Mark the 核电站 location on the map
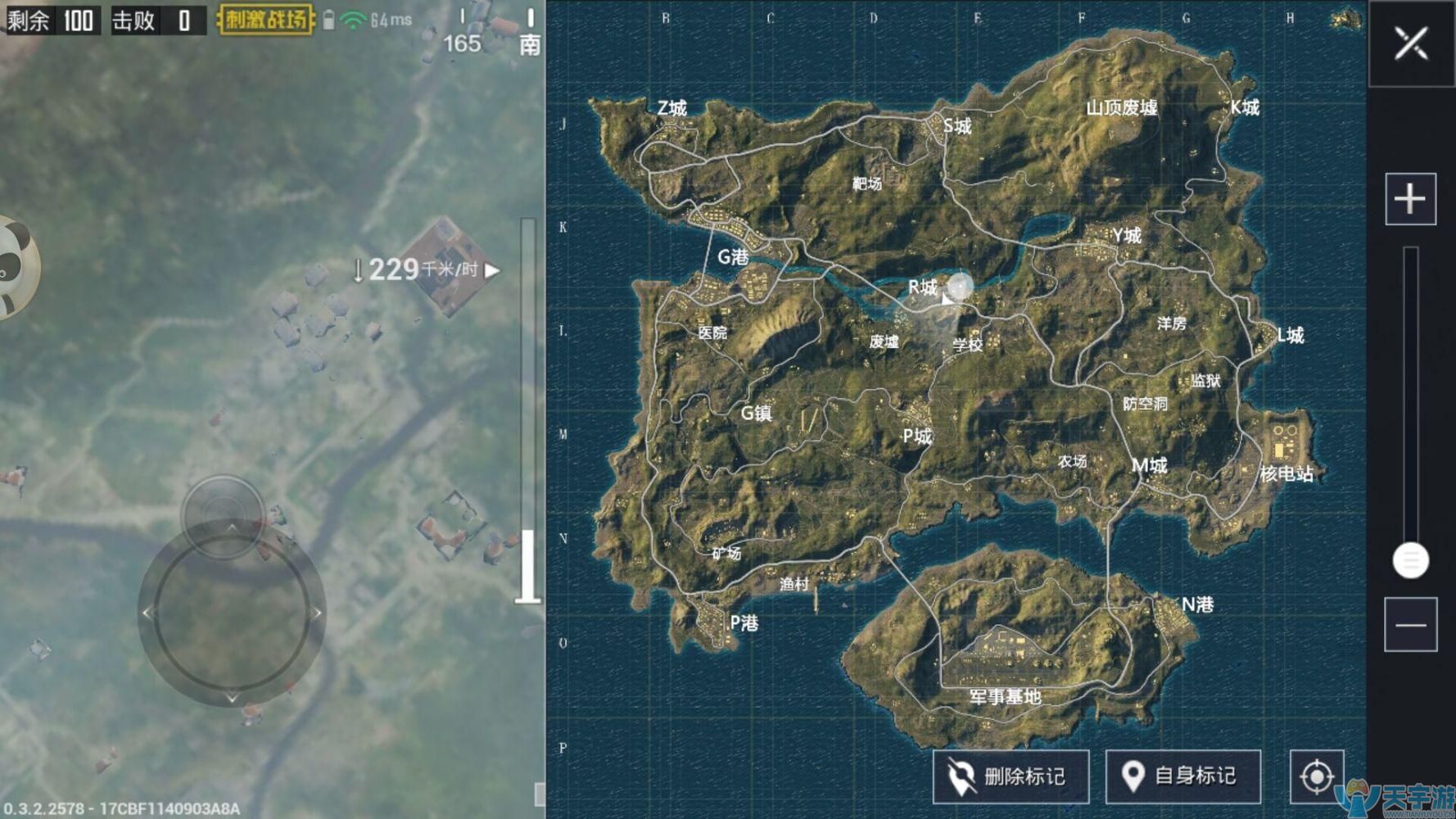This screenshot has width=1456, height=819. point(1286,473)
